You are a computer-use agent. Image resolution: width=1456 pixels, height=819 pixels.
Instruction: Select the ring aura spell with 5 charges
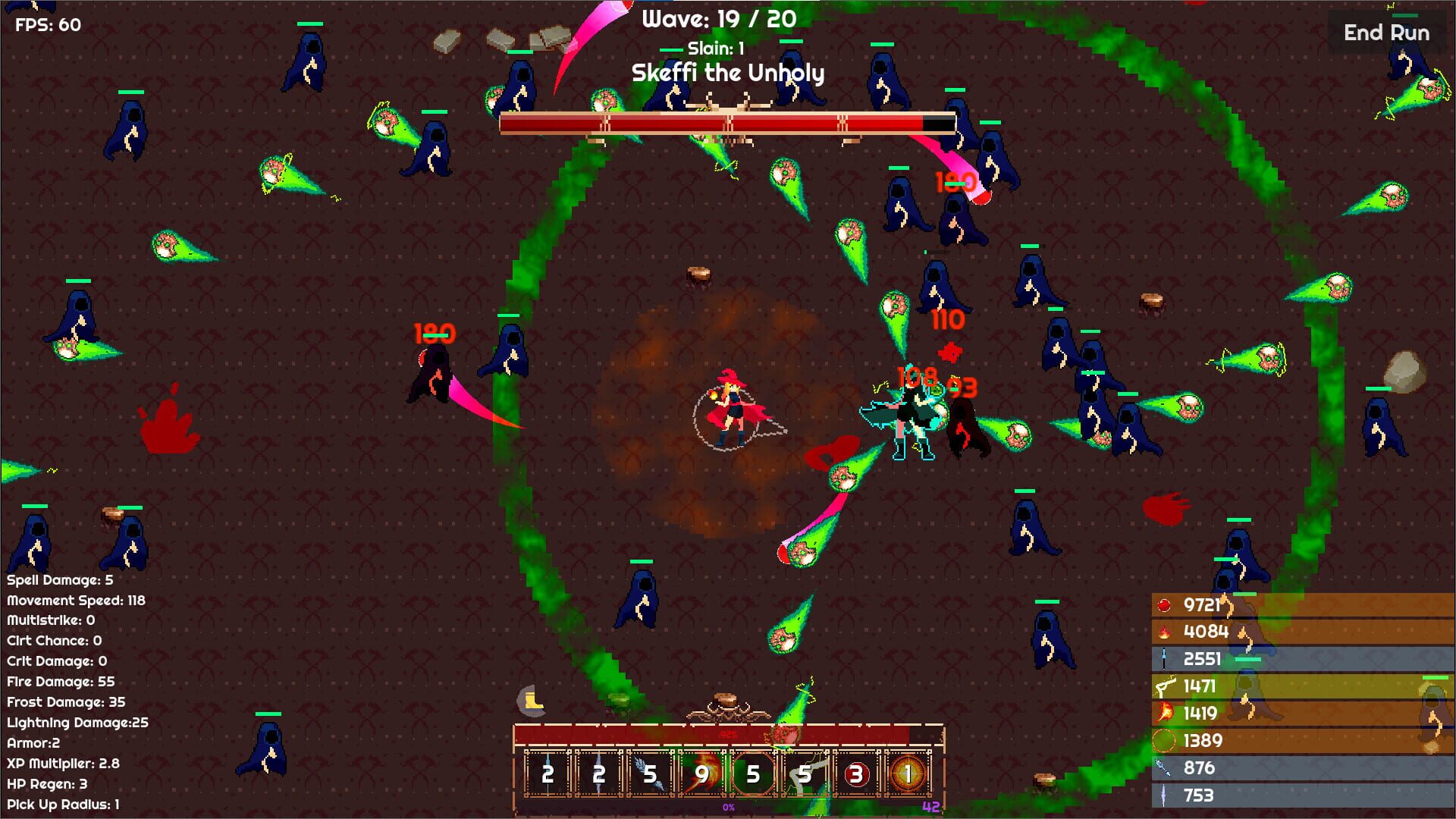pos(752,775)
